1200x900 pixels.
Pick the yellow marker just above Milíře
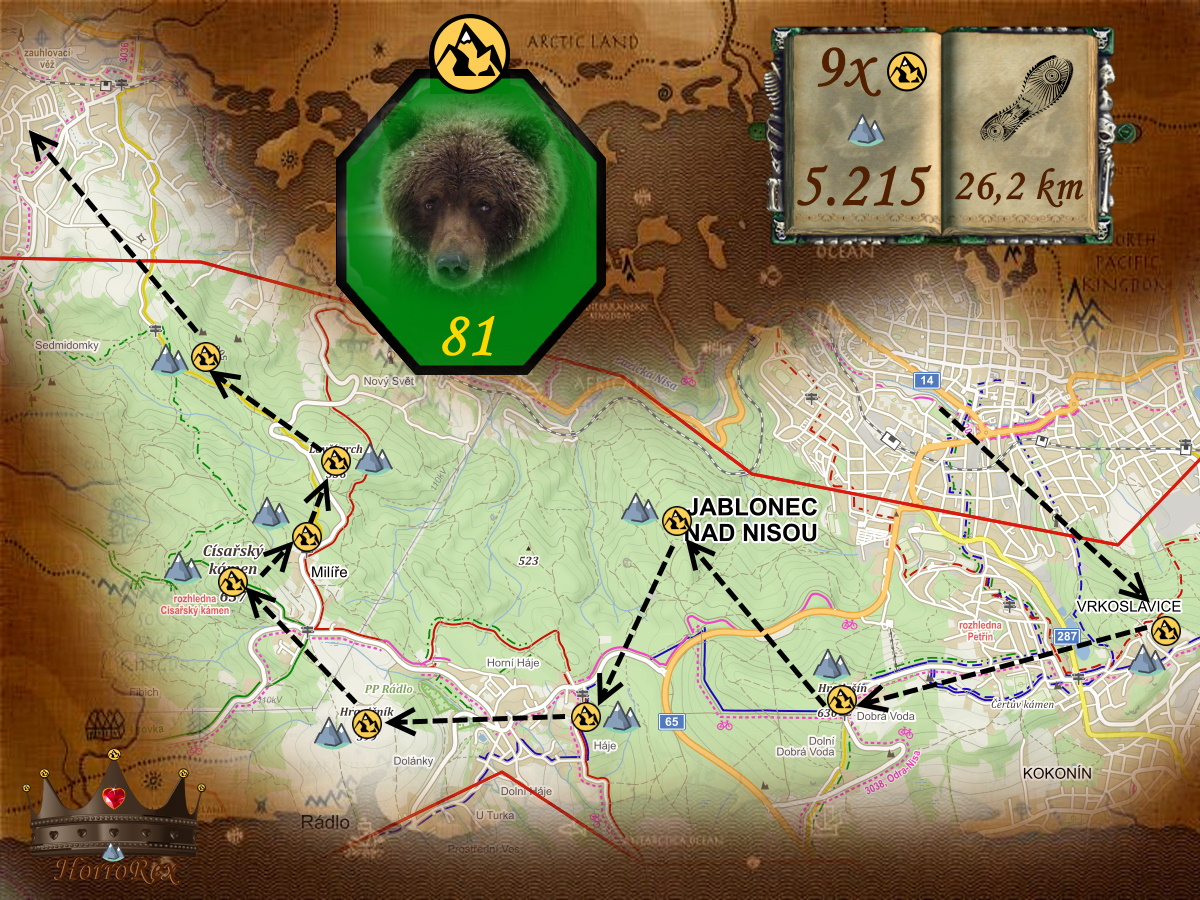click(307, 537)
